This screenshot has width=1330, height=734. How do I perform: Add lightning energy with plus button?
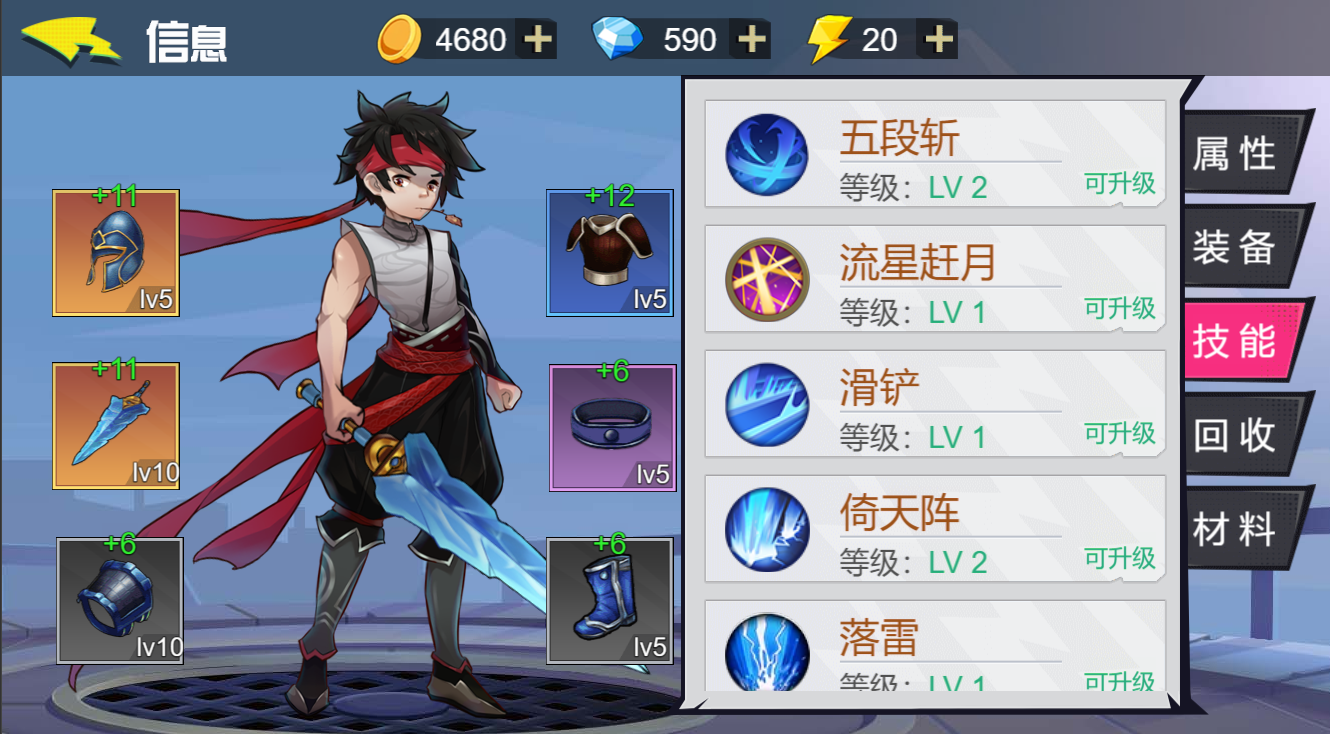[x=938, y=39]
